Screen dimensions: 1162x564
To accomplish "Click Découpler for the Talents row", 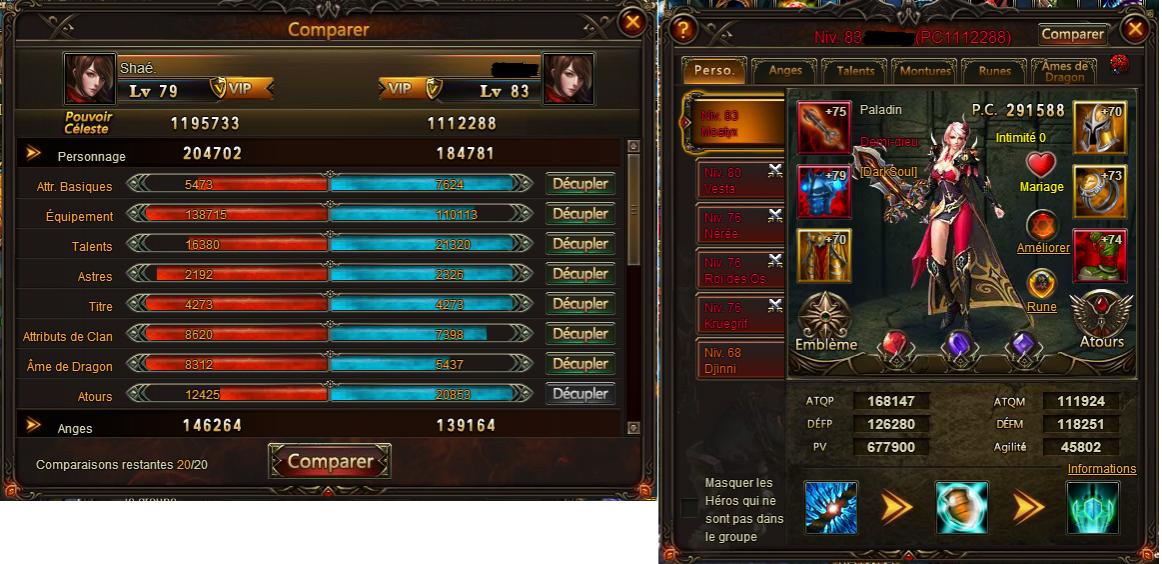I will coord(580,244).
